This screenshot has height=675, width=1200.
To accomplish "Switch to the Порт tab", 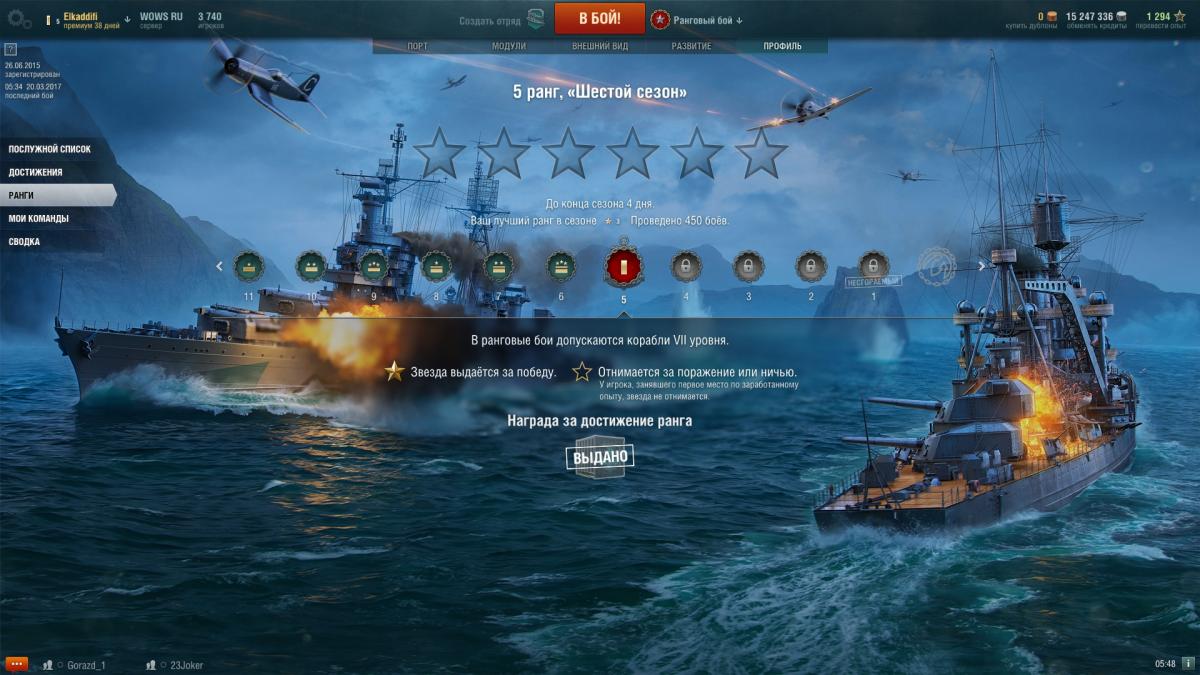I will (x=418, y=46).
